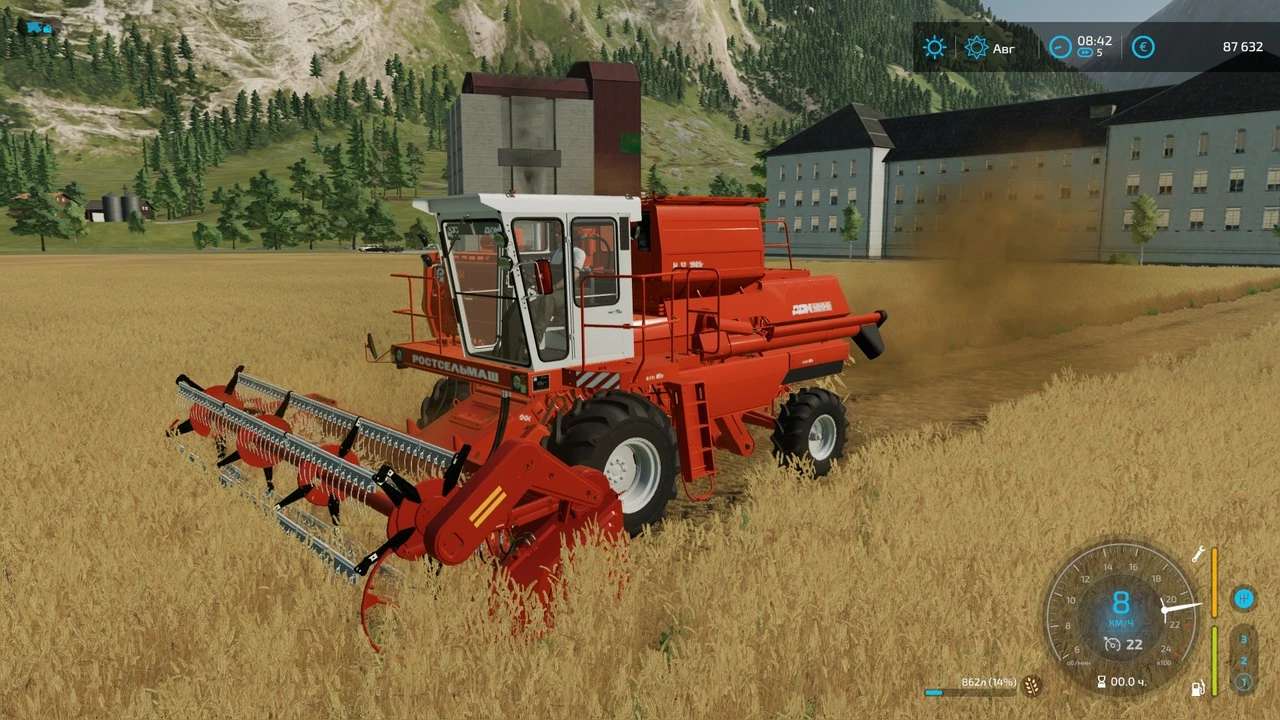The height and width of the screenshot is (720, 1280).
Task: Click the cruise control icon on speedometer
Action: 1112,644
